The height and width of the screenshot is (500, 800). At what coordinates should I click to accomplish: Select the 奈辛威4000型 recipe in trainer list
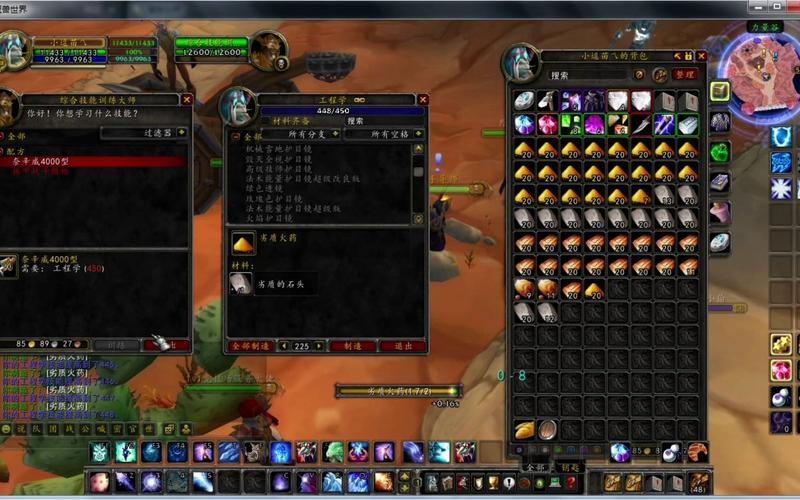(50, 161)
